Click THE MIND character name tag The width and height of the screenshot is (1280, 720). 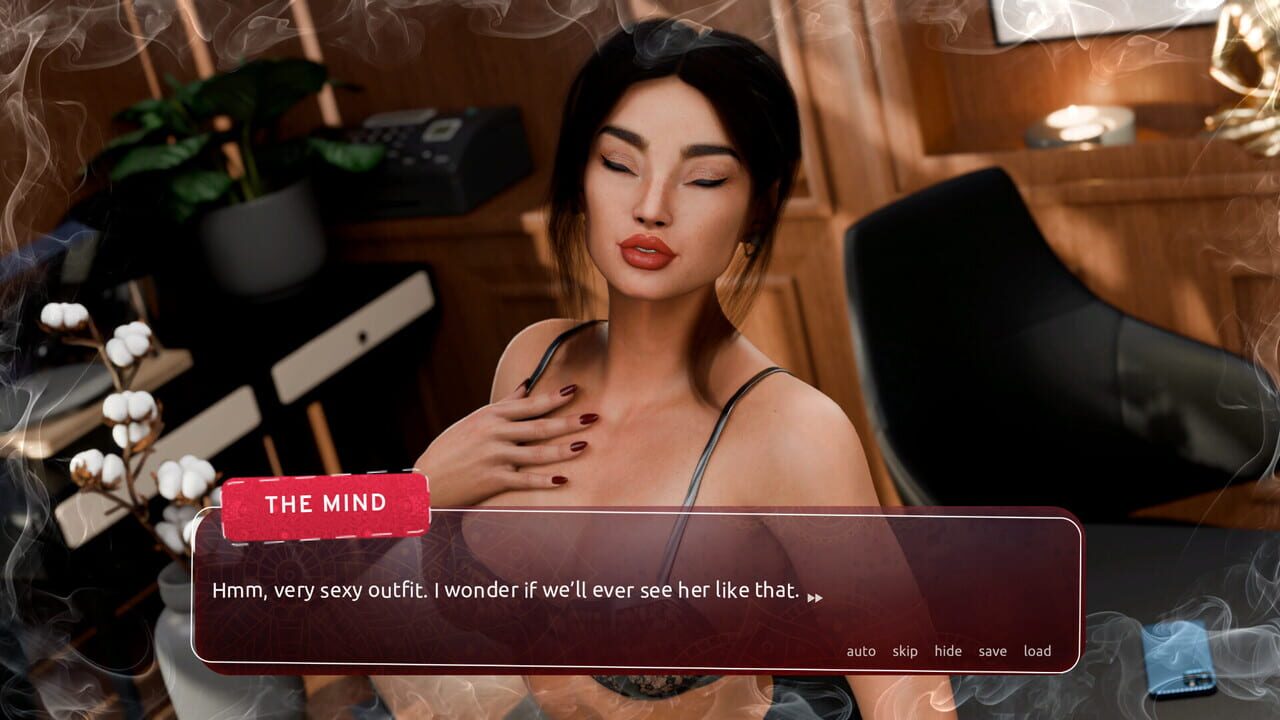pos(327,505)
